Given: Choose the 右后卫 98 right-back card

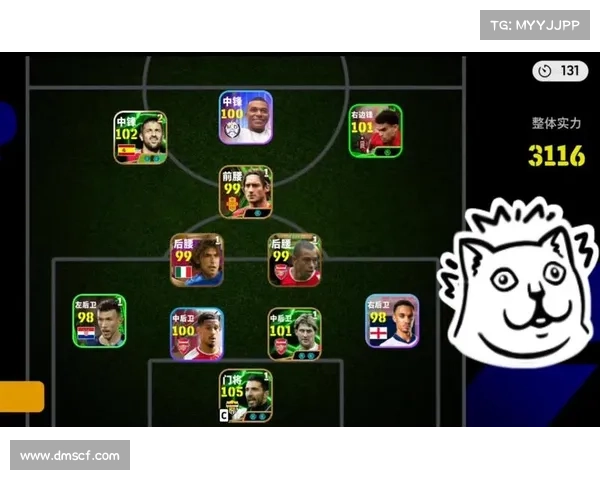Looking at the screenshot, I should pos(392,321).
